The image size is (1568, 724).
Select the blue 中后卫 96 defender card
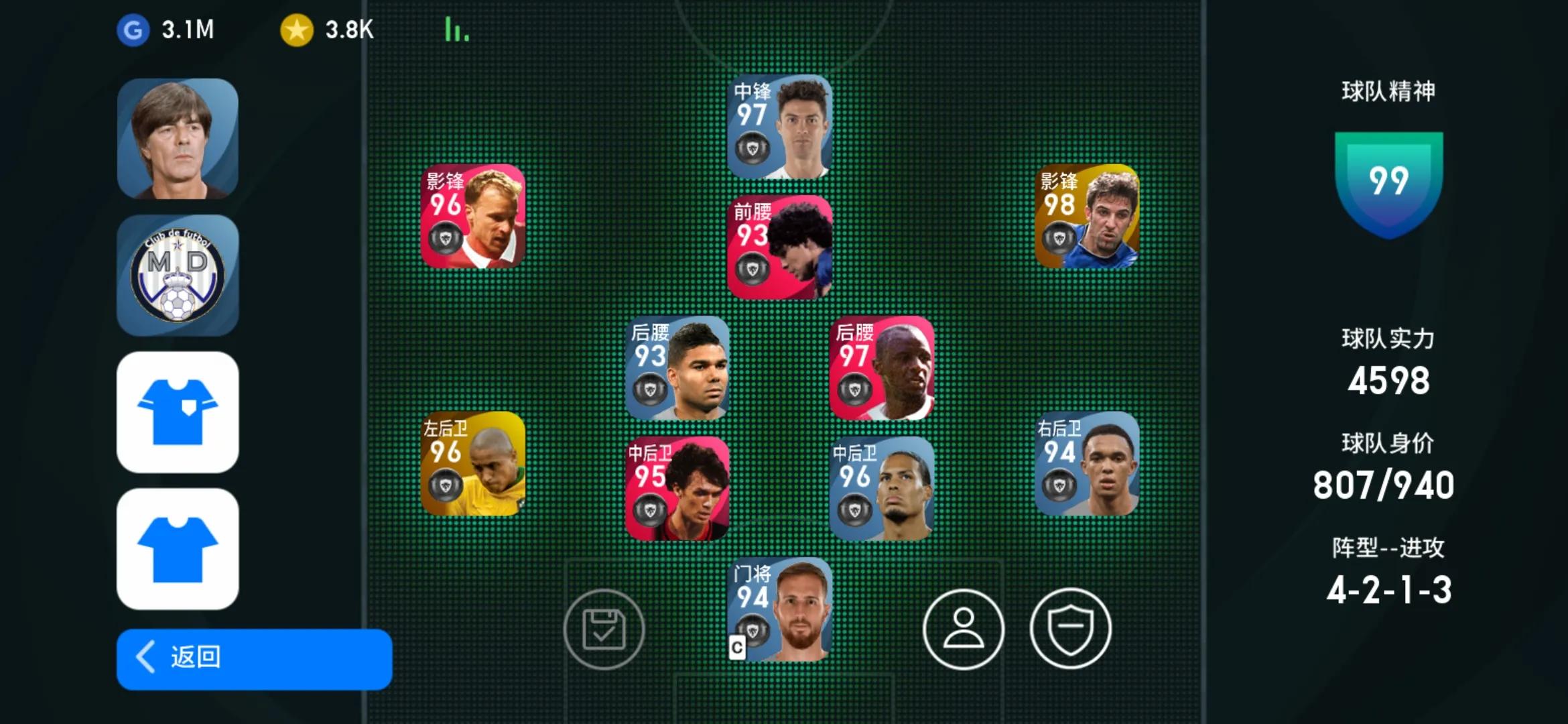881,489
